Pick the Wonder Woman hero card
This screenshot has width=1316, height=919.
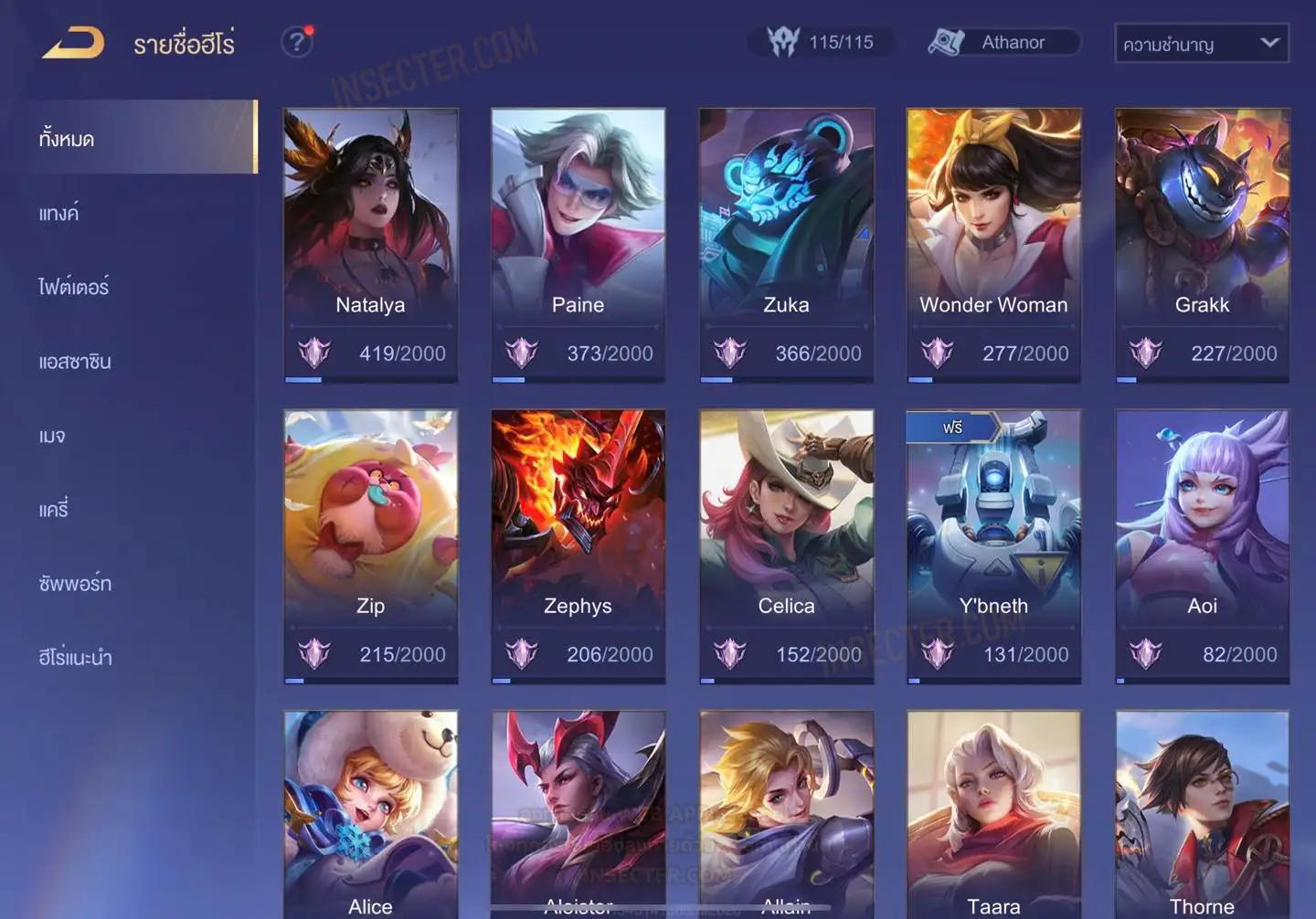(993, 244)
